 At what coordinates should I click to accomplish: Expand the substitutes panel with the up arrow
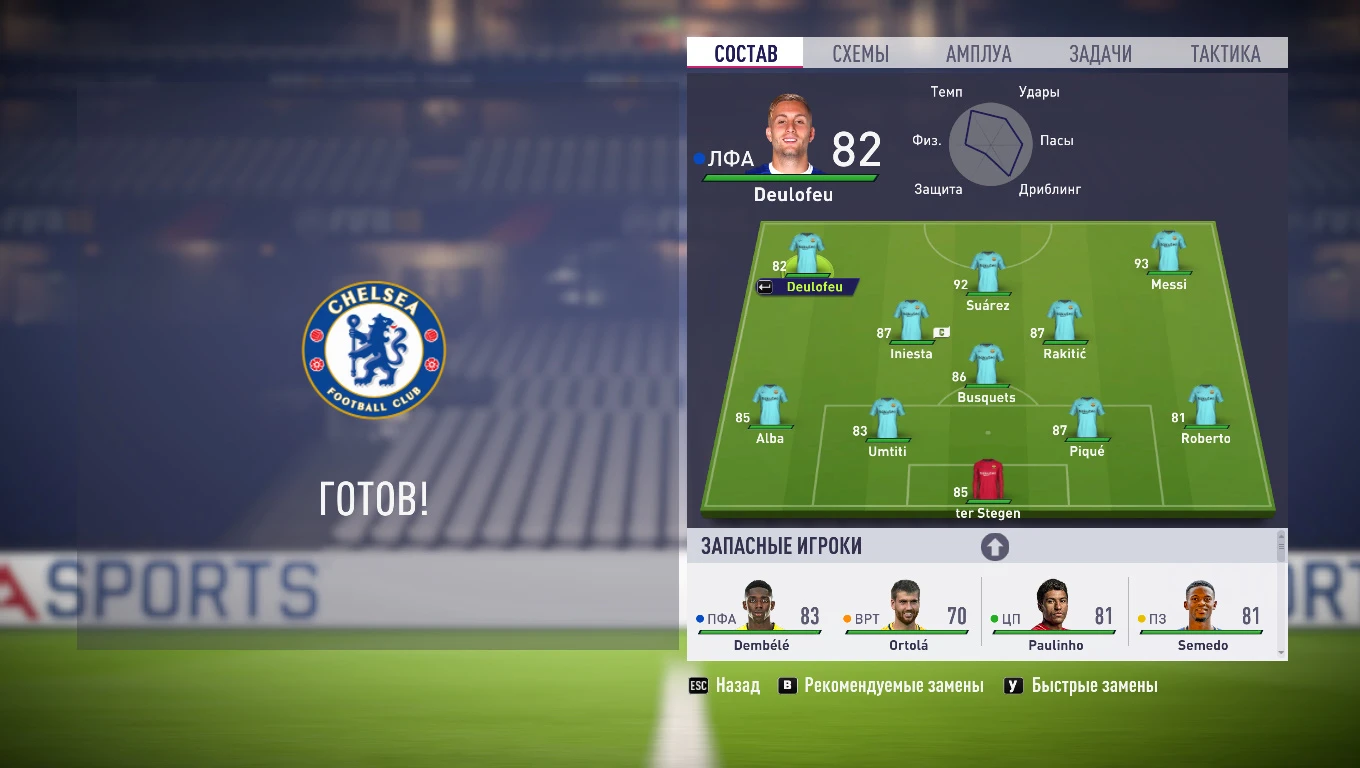tap(995, 547)
